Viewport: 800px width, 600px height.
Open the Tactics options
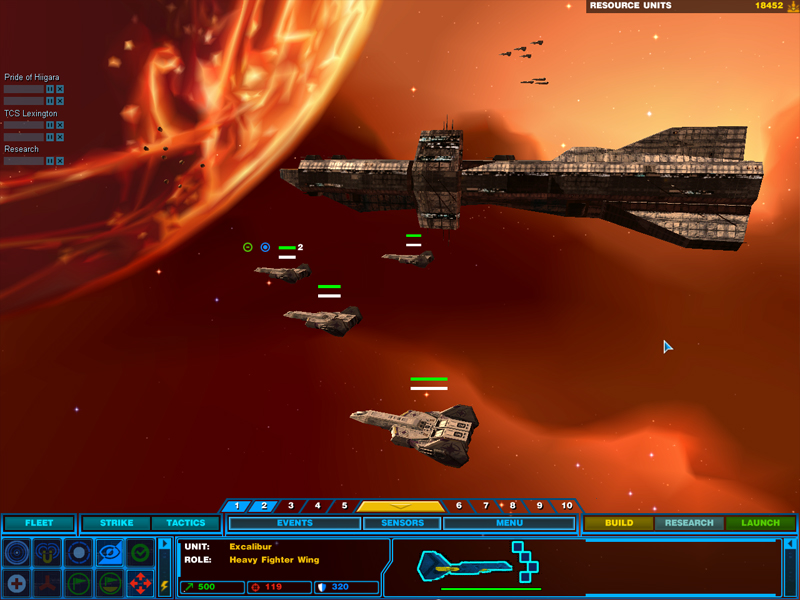point(185,523)
